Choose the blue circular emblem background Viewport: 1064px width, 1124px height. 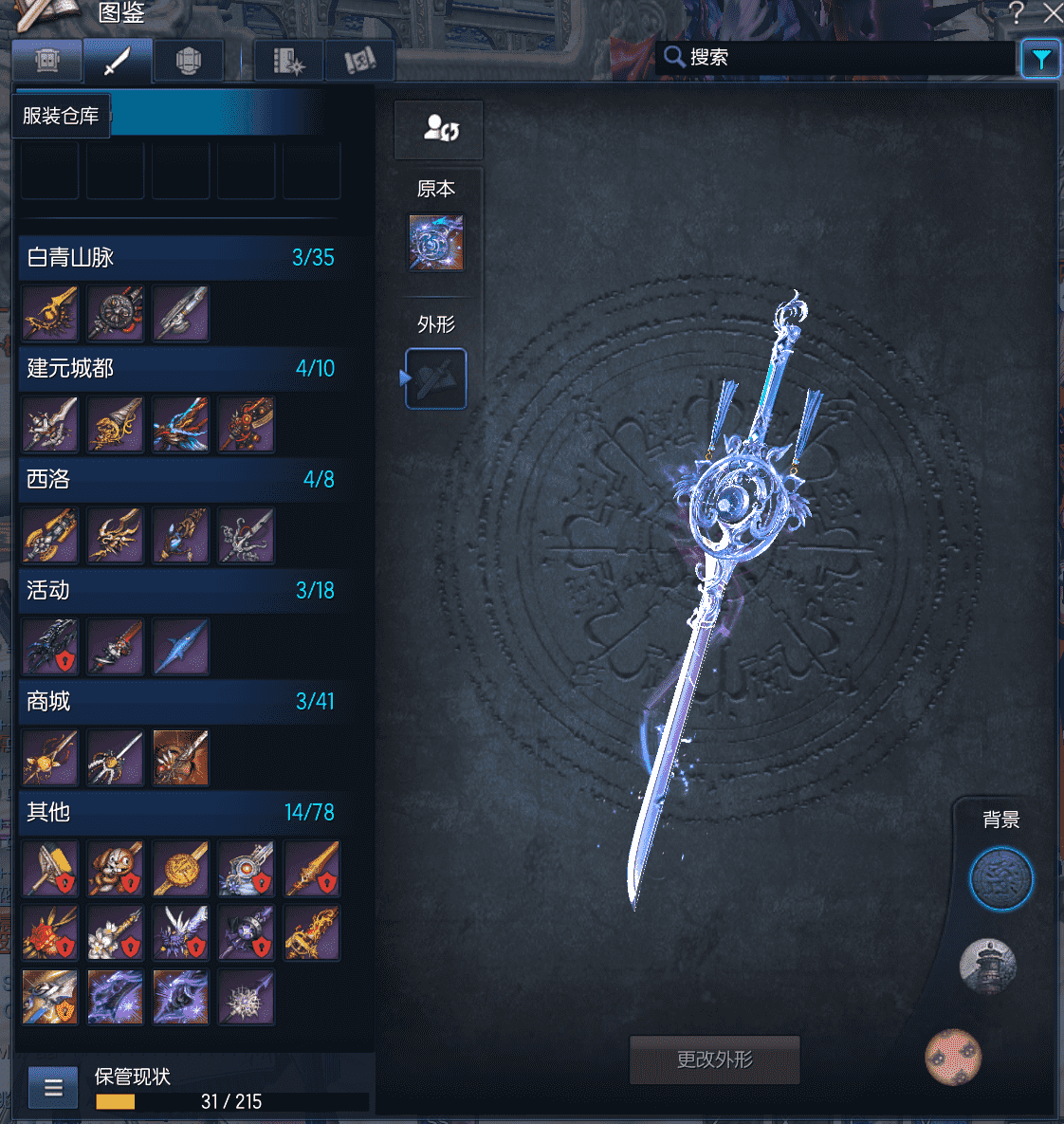pos(1000,879)
